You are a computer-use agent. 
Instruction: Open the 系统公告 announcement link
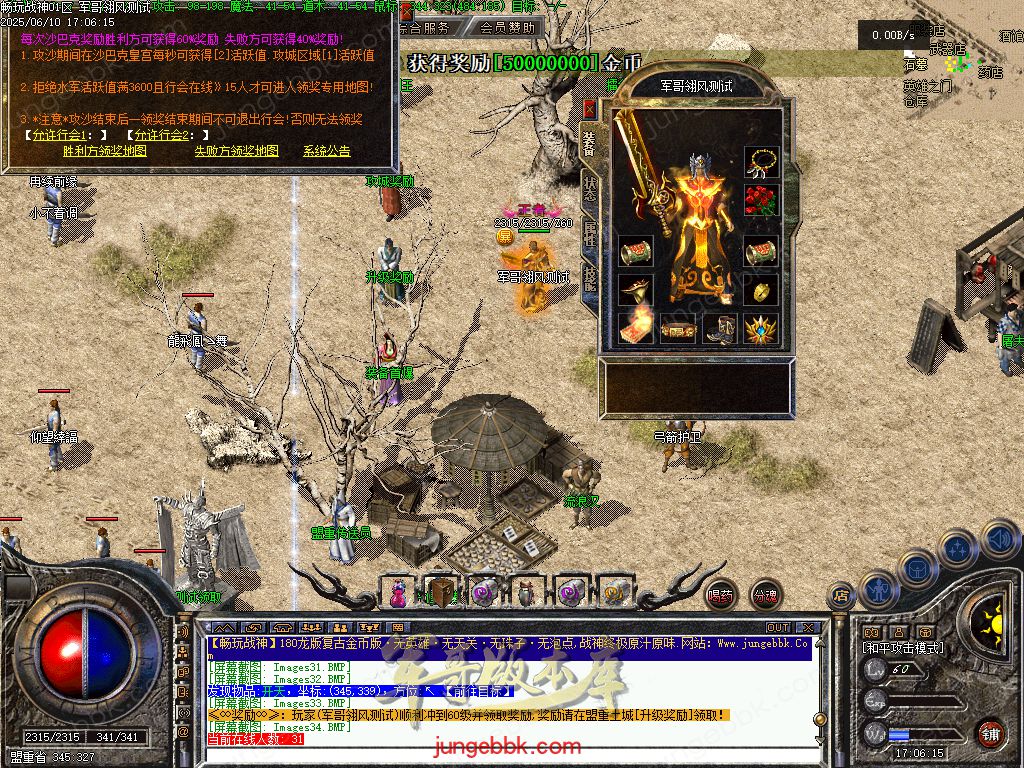[x=327, y=151]
